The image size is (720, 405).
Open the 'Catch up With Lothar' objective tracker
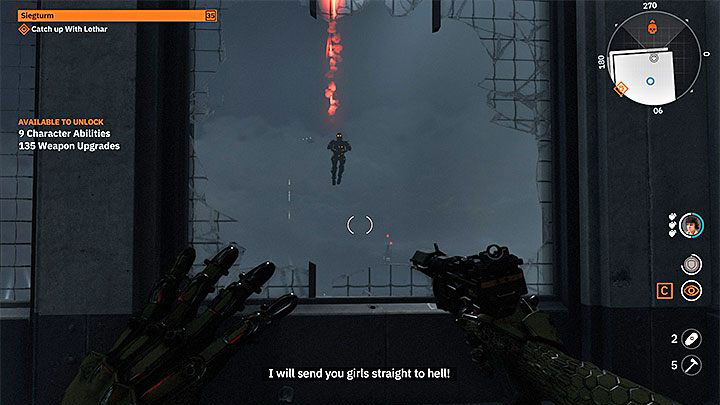(x=62, y=29)
